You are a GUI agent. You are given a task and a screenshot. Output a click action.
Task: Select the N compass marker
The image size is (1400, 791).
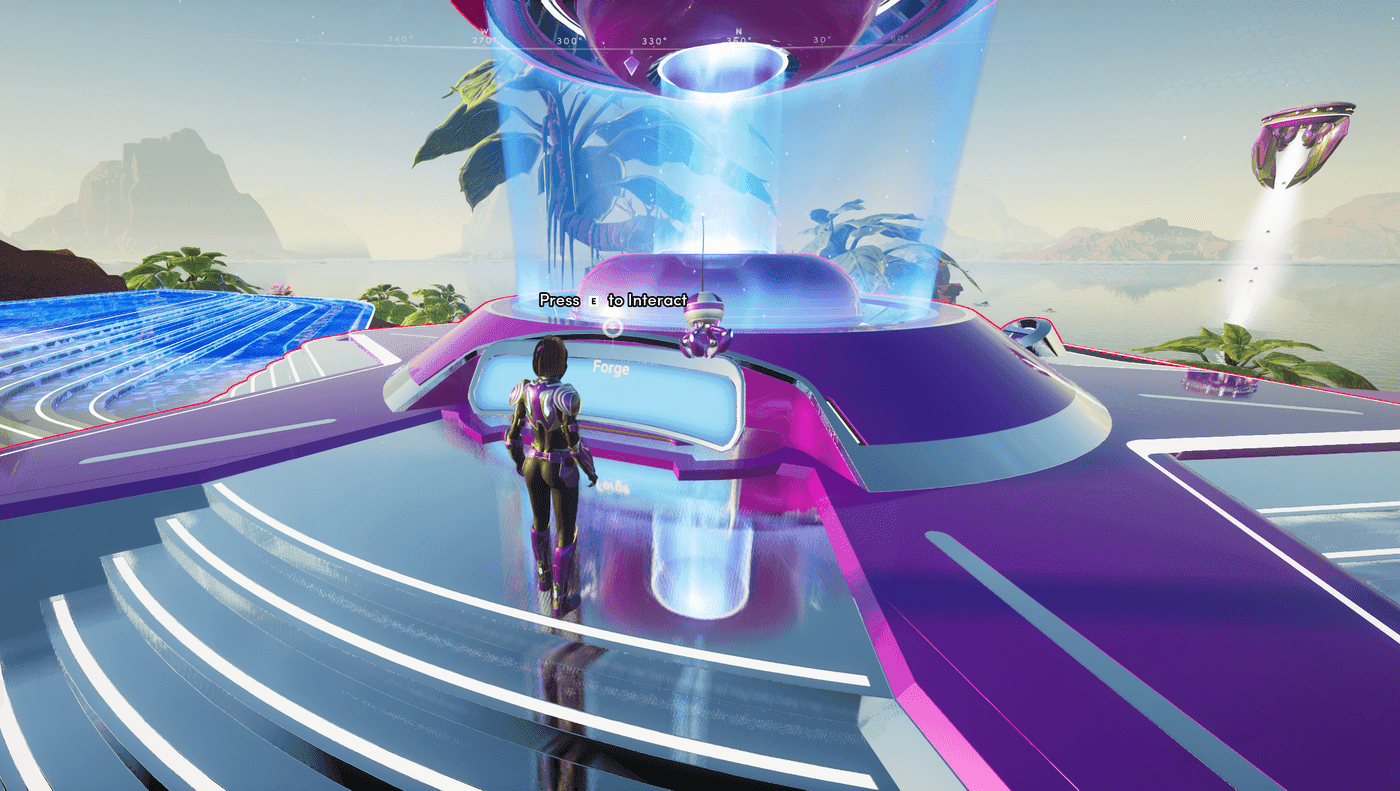(737, 31)
